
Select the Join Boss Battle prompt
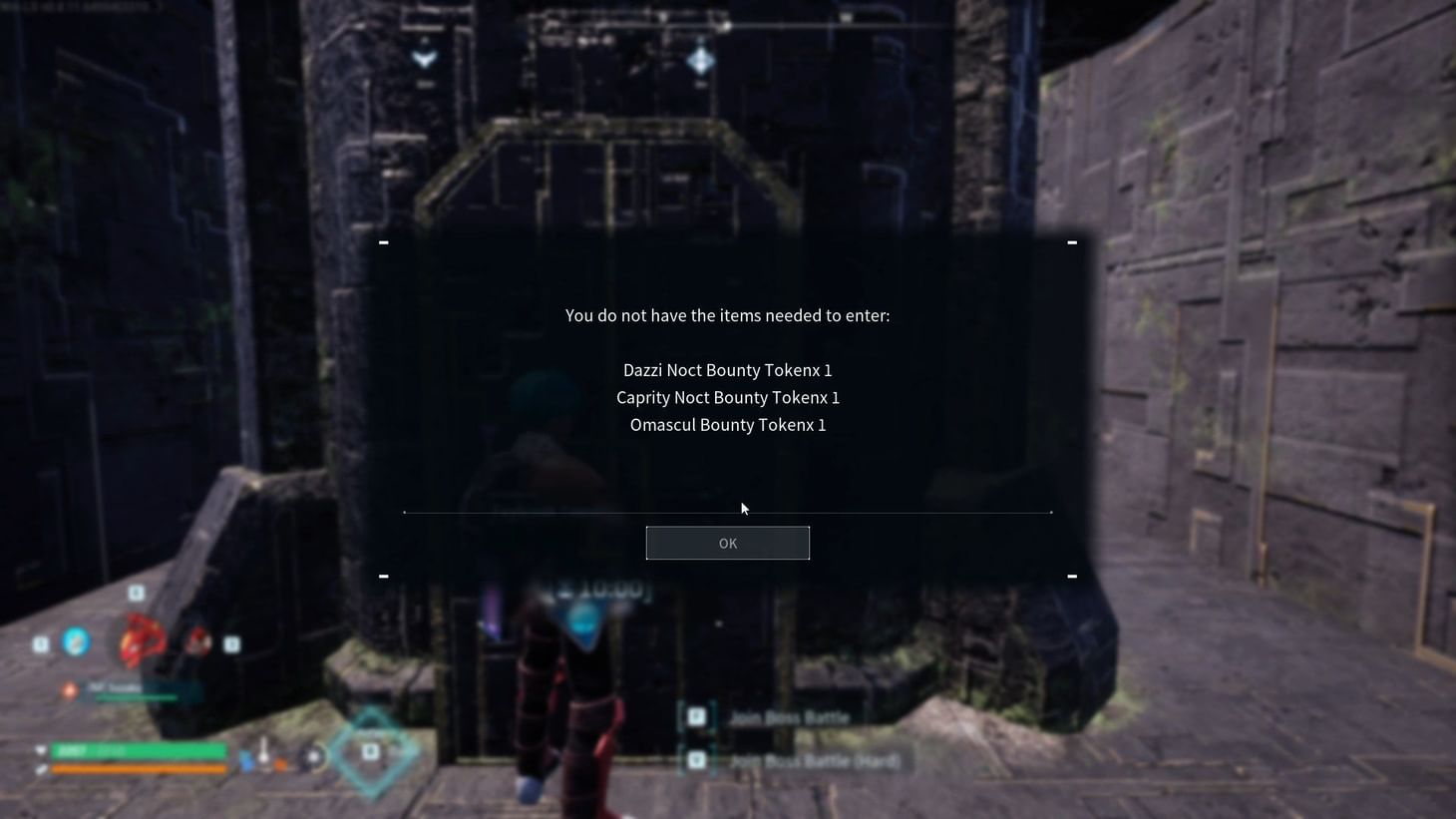pyautogui.click(x=787, y=716)
